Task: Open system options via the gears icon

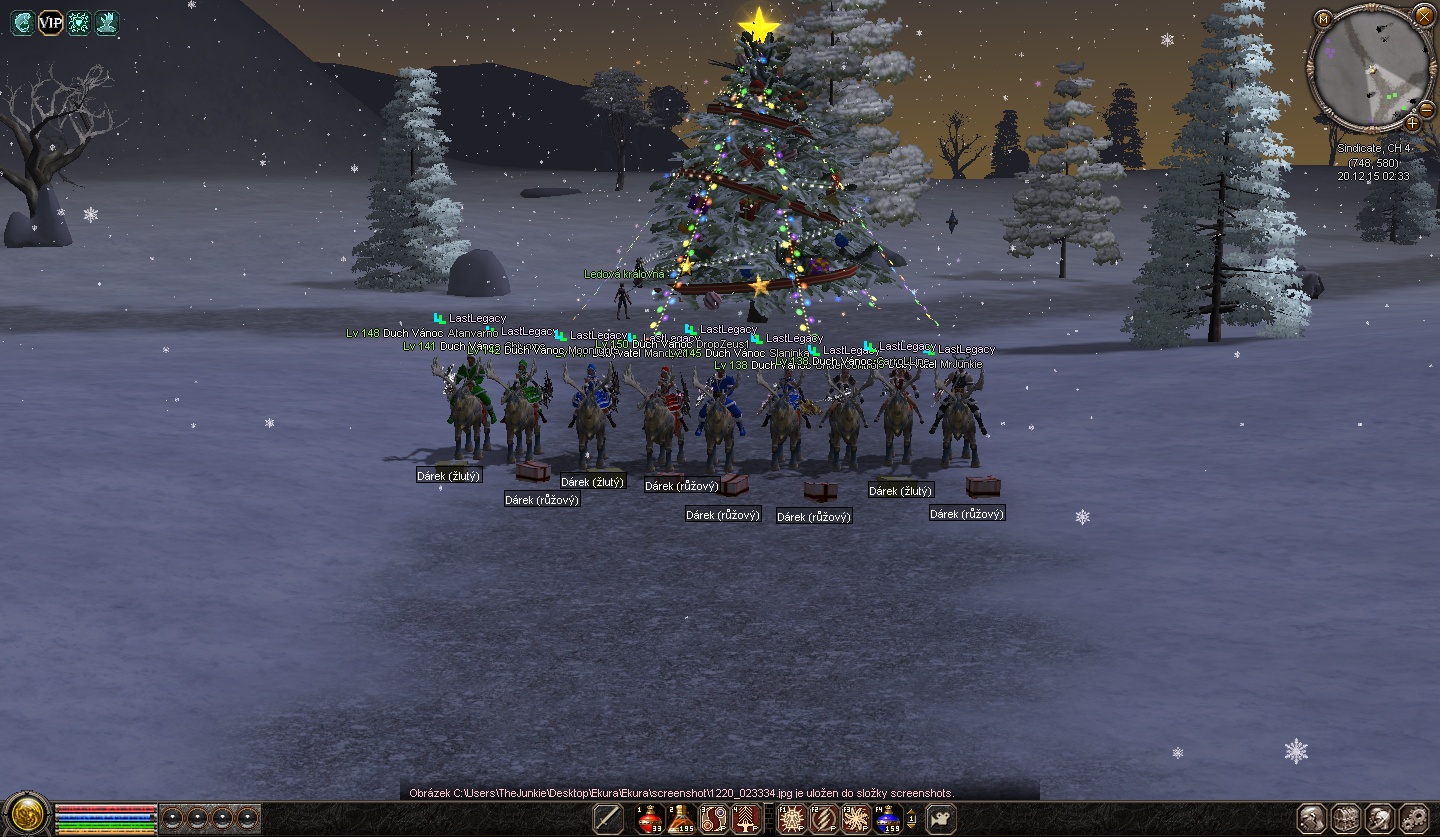Action: [1414, 818]
